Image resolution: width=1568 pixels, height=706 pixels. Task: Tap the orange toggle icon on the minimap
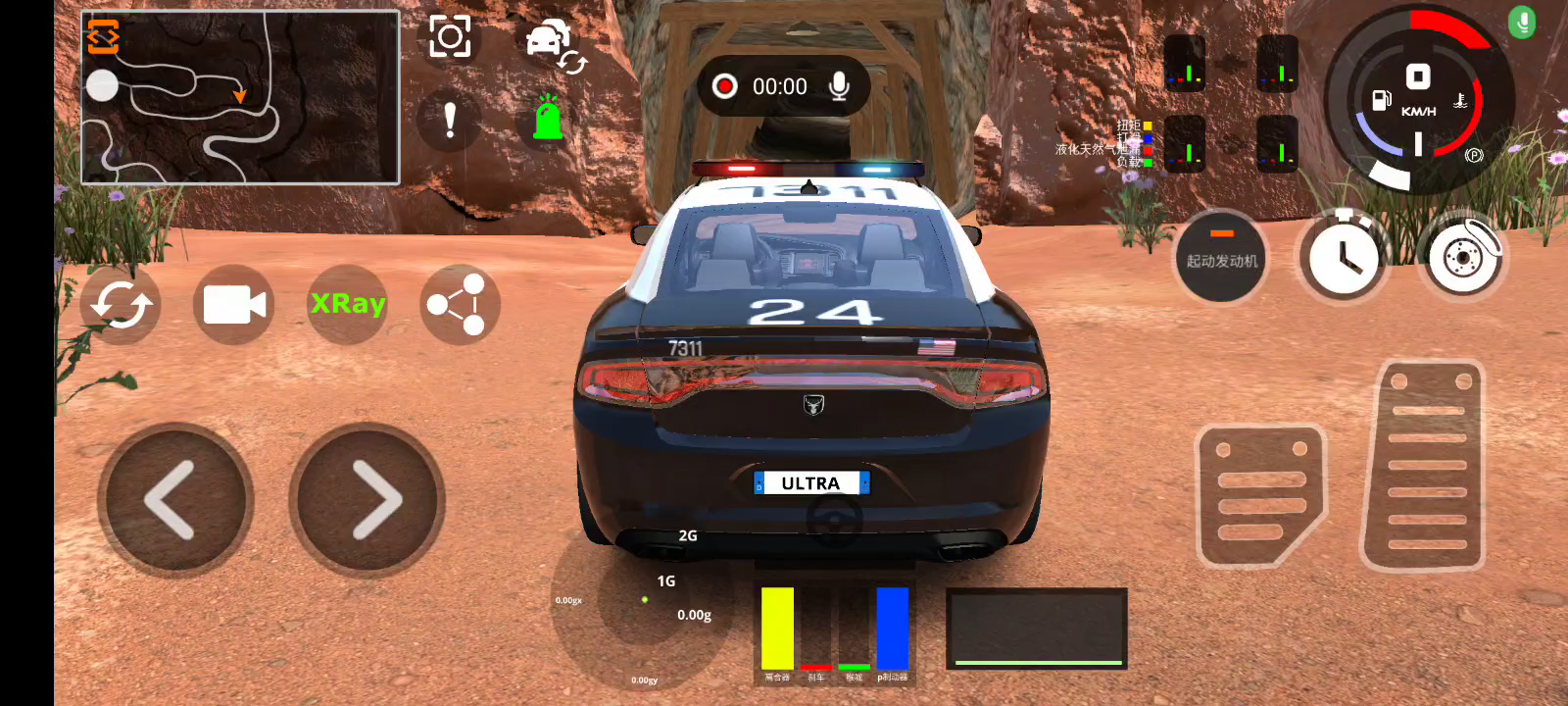[x=103, y=36]
